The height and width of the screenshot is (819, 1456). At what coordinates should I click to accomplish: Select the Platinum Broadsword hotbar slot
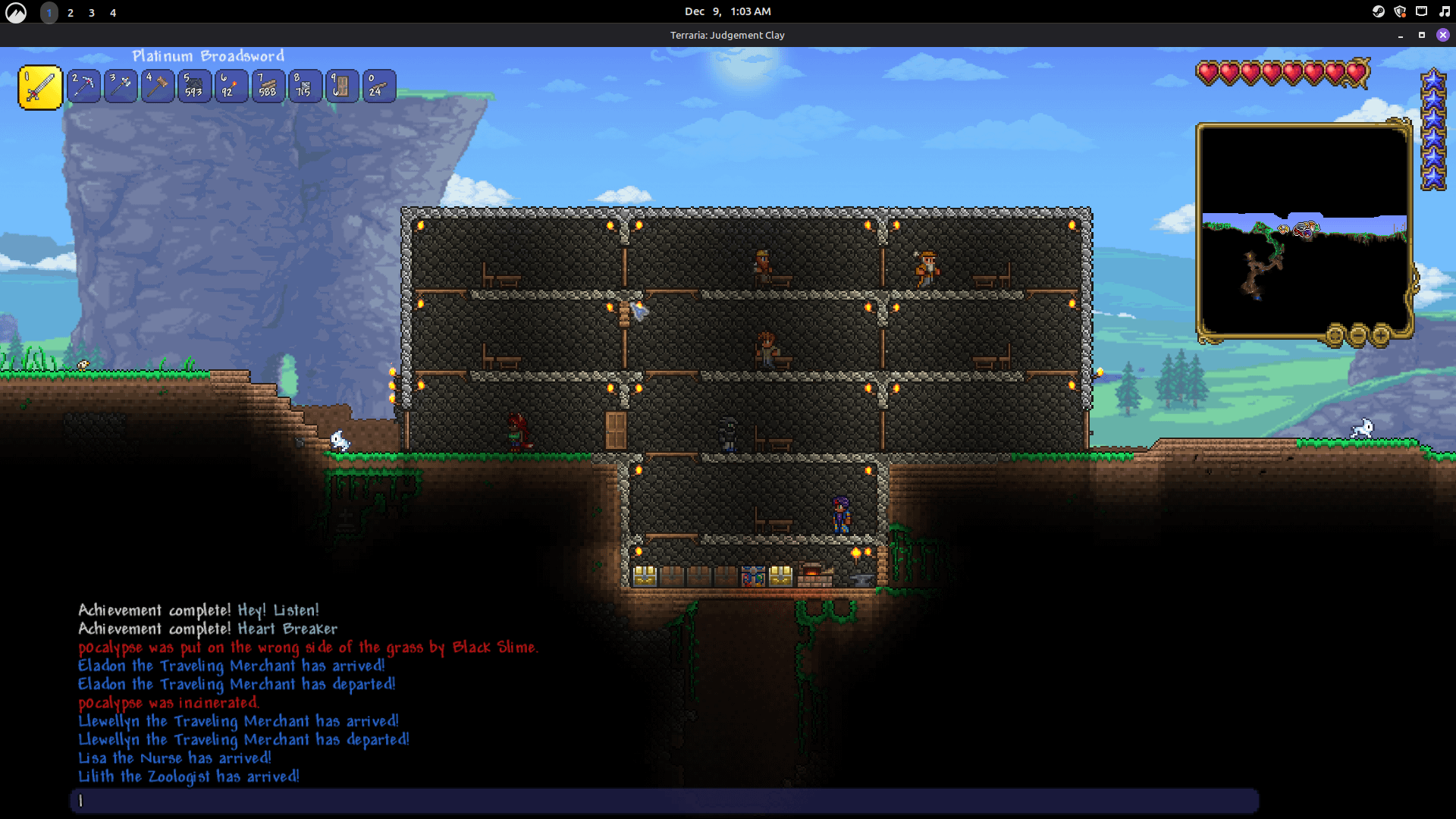(x=40, y=87)
